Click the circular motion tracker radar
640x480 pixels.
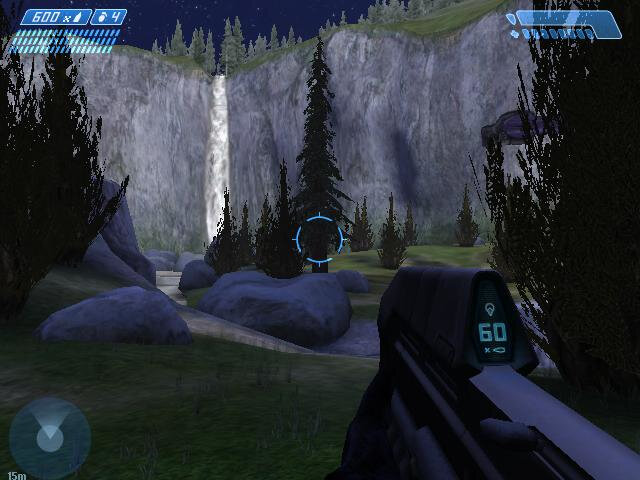[48, 436]
